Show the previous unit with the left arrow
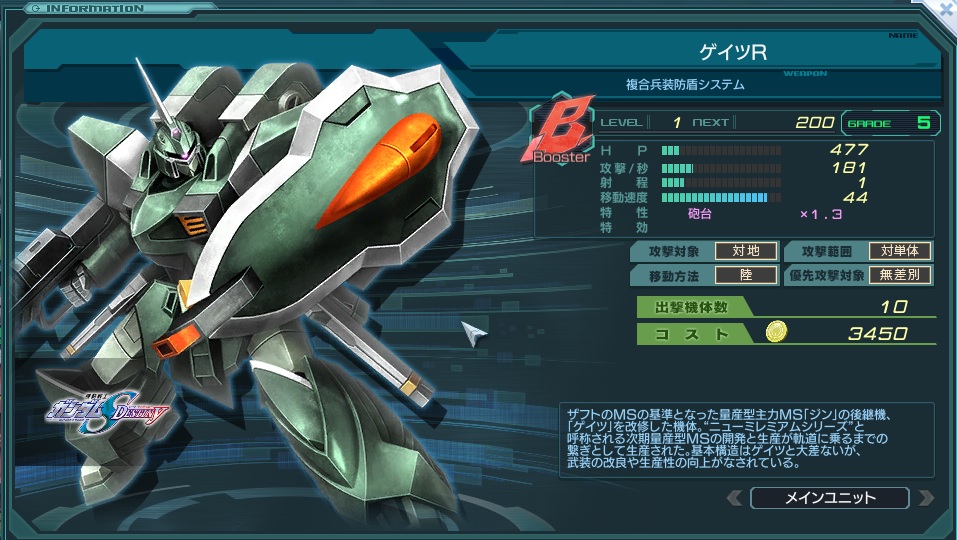Image resolution: width=957 pixels, height=540 pixels. [x=735, y=498]
